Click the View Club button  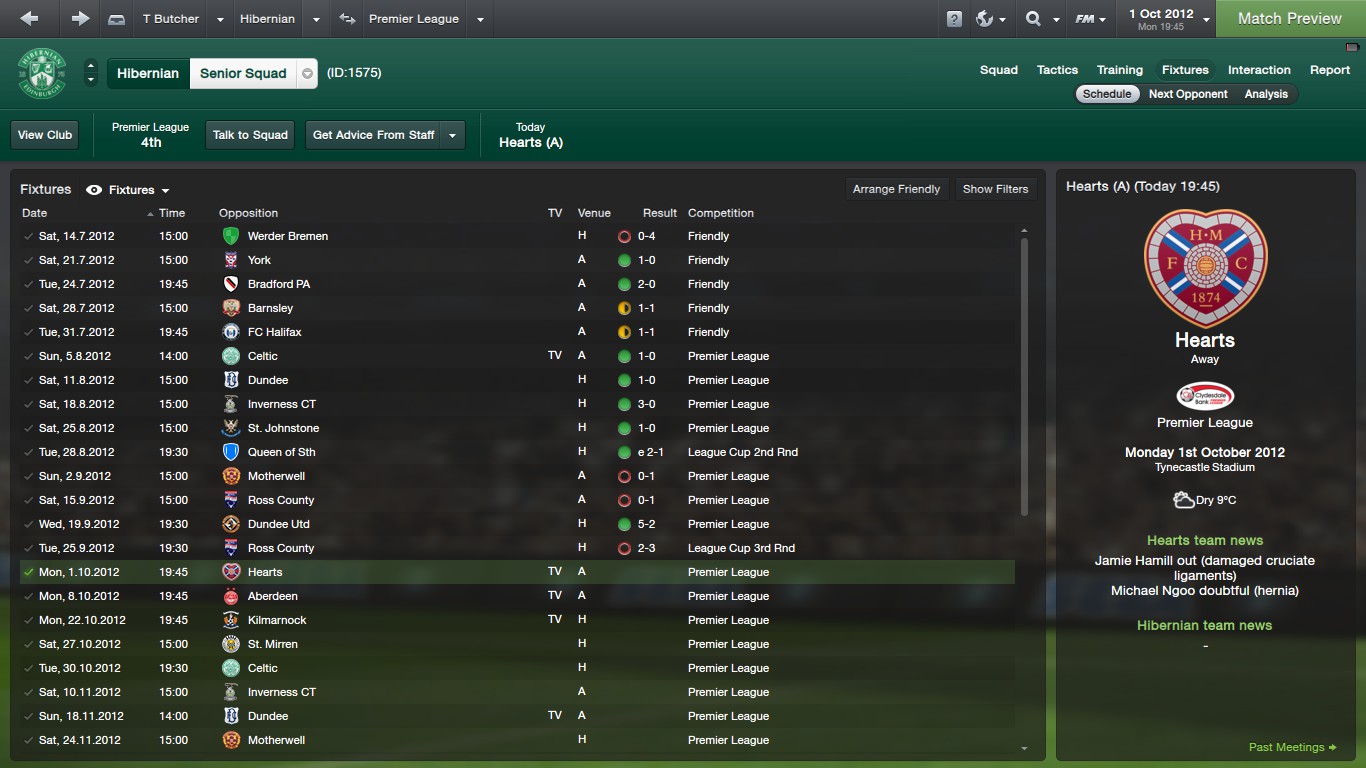tap(45, 135)
